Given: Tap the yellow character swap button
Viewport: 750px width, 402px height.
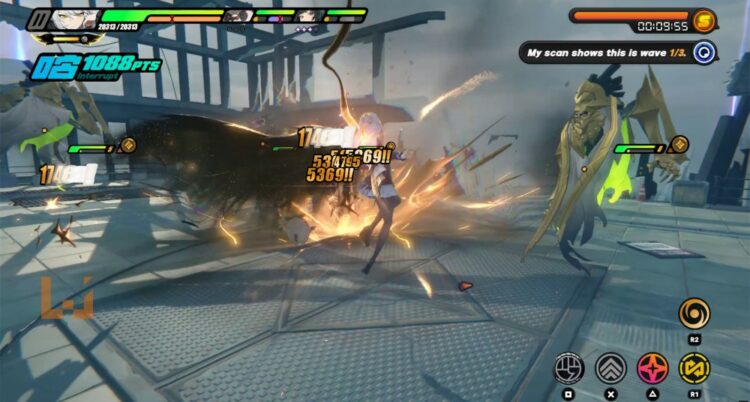Looking at the screenshot, I should point(694,367).
